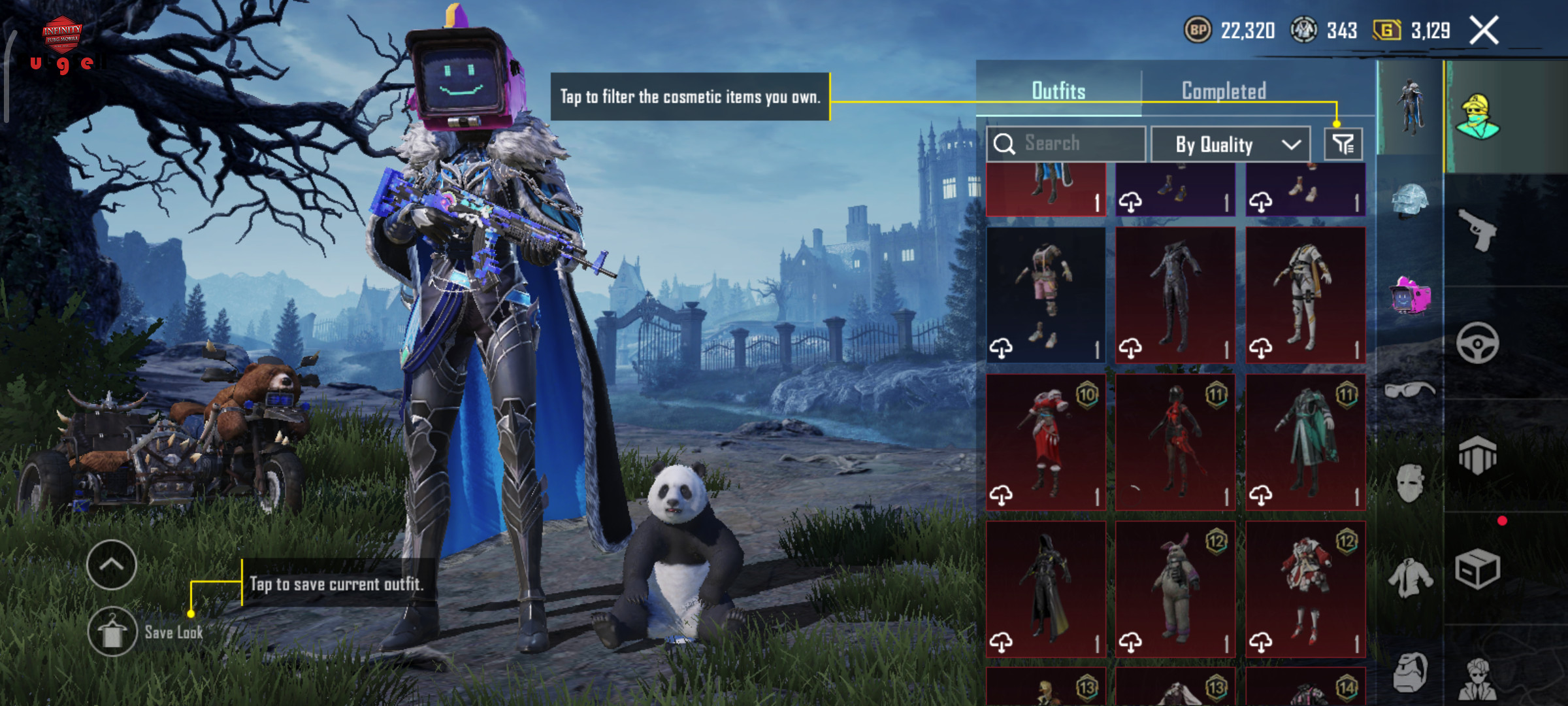Open the sunglasses category
1568x706 pixels.
click(1410, 390)
